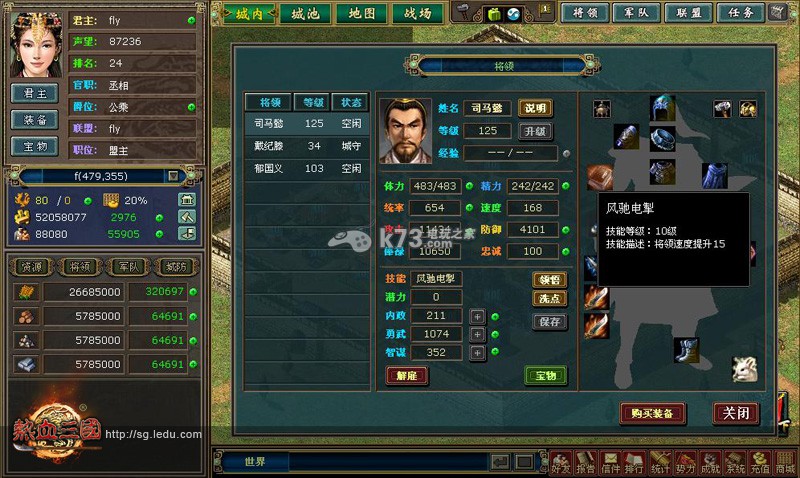Screen dimensions: 800x478
Task: Open the 说明 description for 司马懿
Action: (x=535, y=108)
